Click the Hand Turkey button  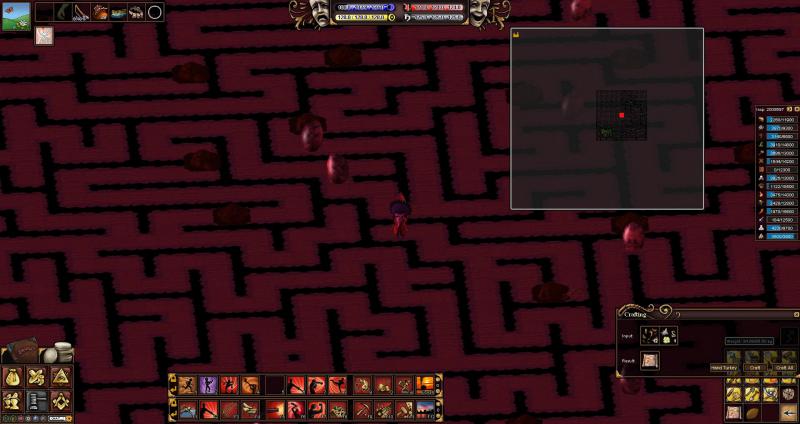[x=724, y=367]
